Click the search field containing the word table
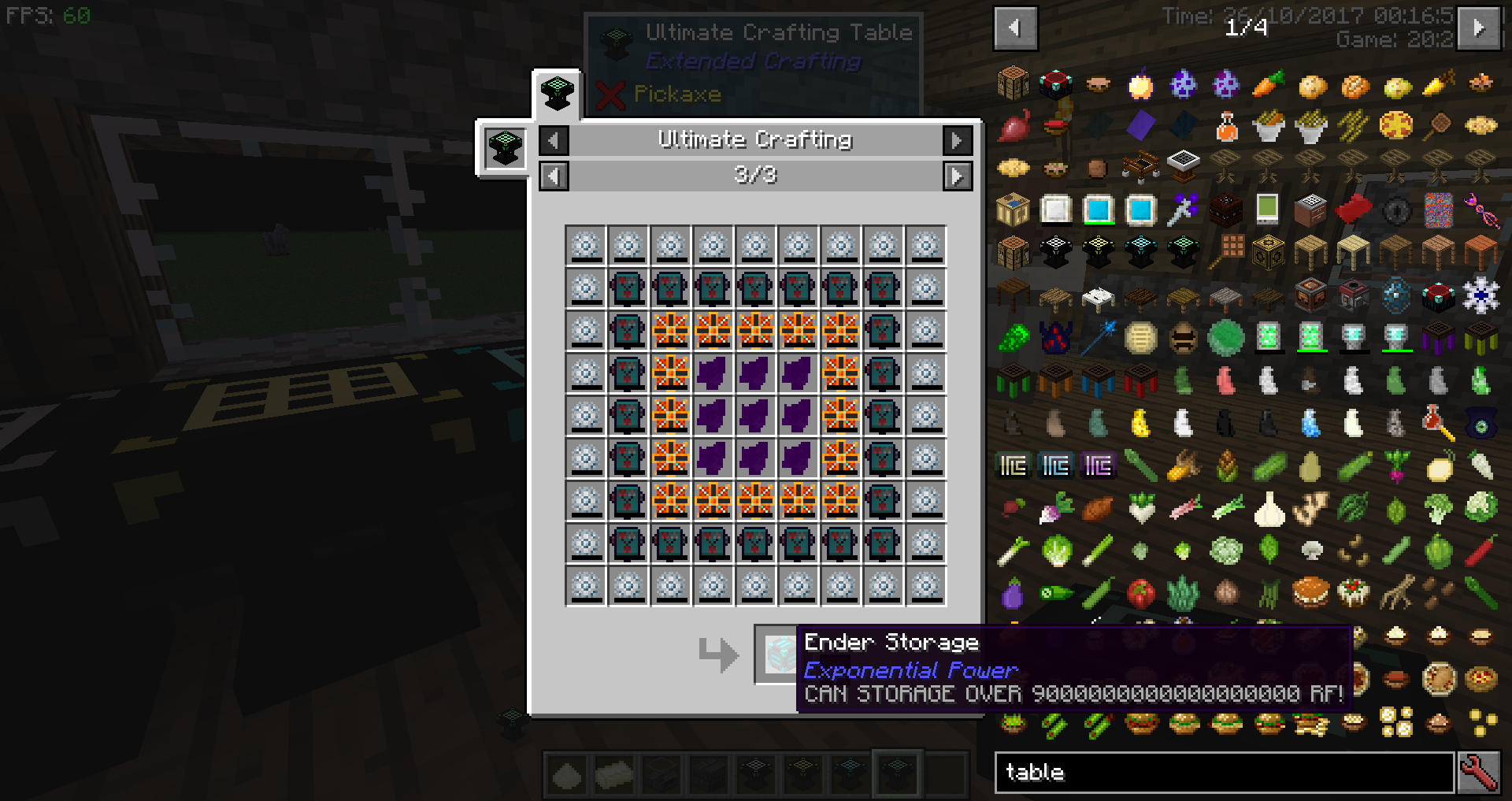Image resolution: width=1512 pixels, height=801 pixels. pos(1221,772)
